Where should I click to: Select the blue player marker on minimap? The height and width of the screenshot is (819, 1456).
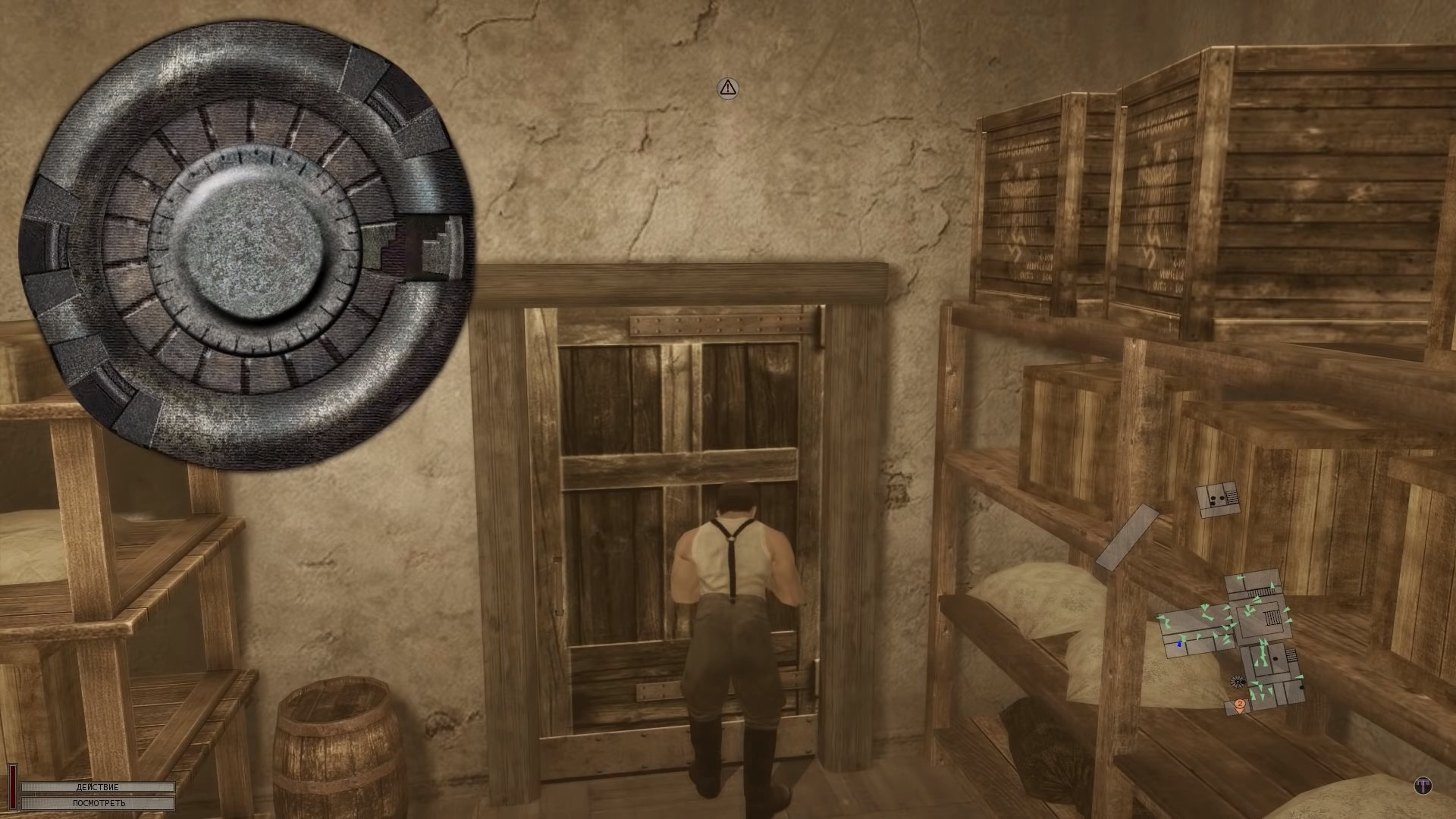(1179, 644)
